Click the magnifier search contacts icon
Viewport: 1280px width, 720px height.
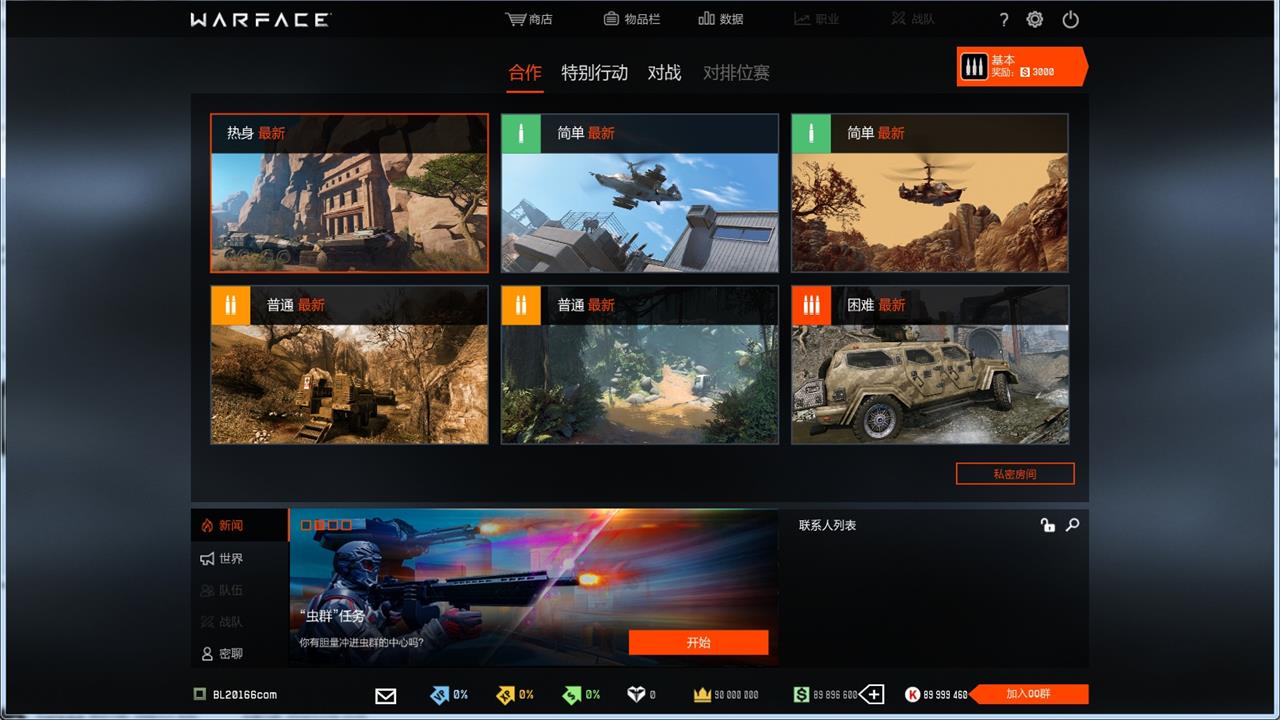point(1072,525)
